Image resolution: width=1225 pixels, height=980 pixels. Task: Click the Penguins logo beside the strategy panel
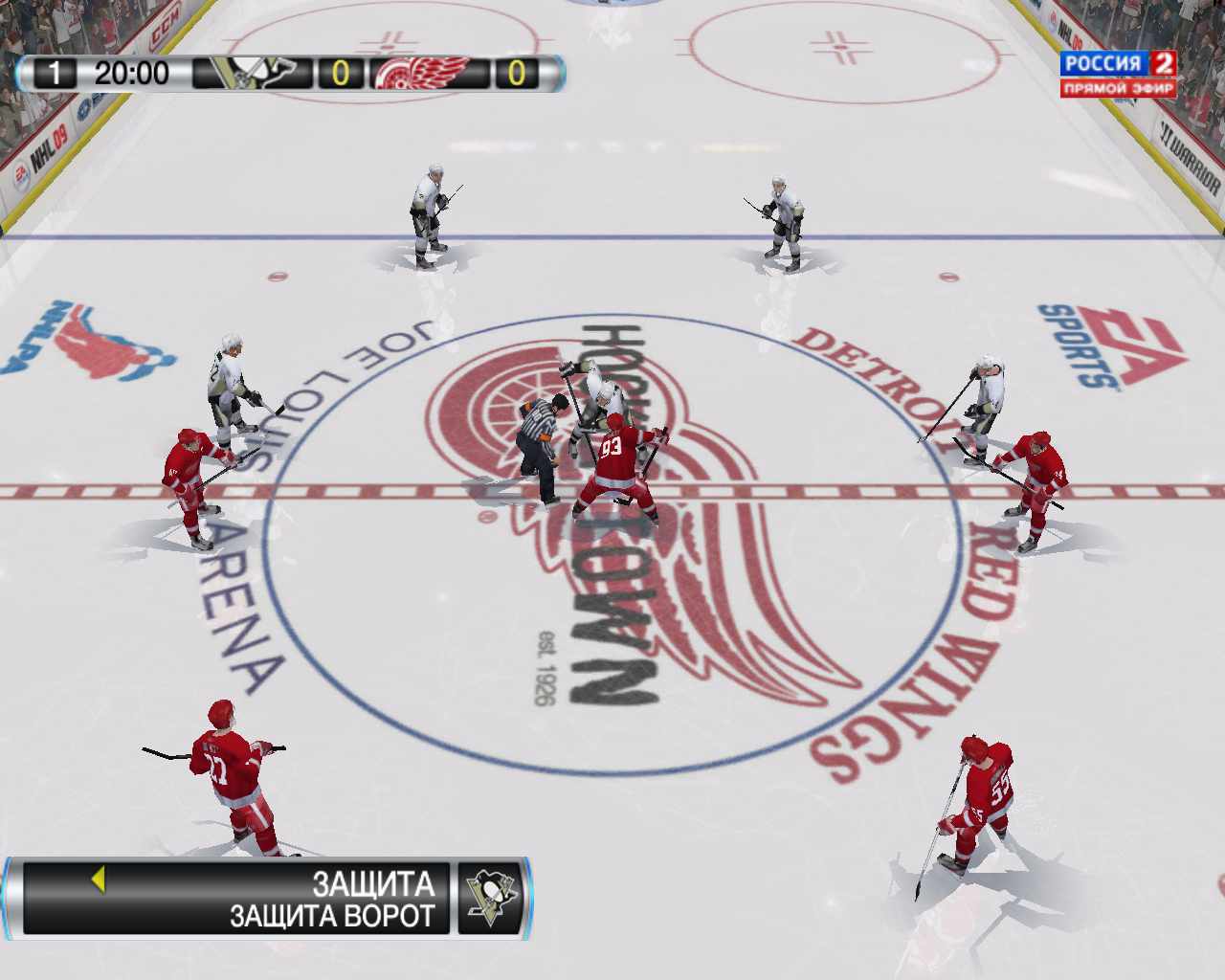[491, 899]
